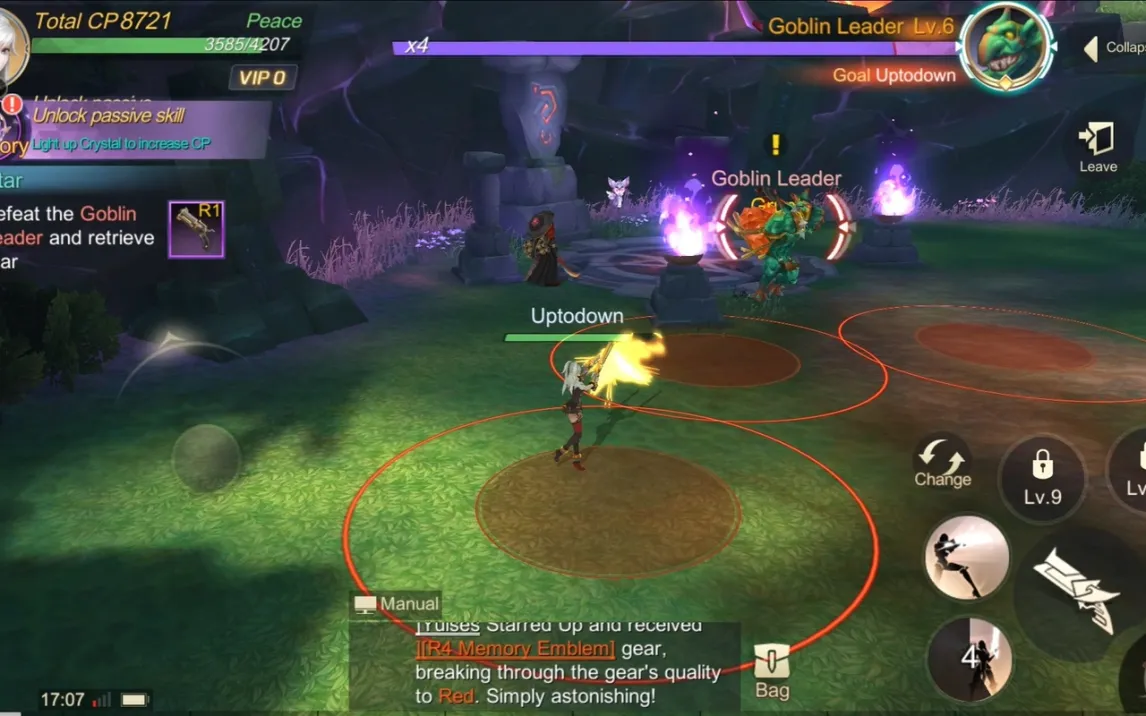Click the R4 Memory Emblem link
This screenshot has width=1146, height=716.
(517, 648)
